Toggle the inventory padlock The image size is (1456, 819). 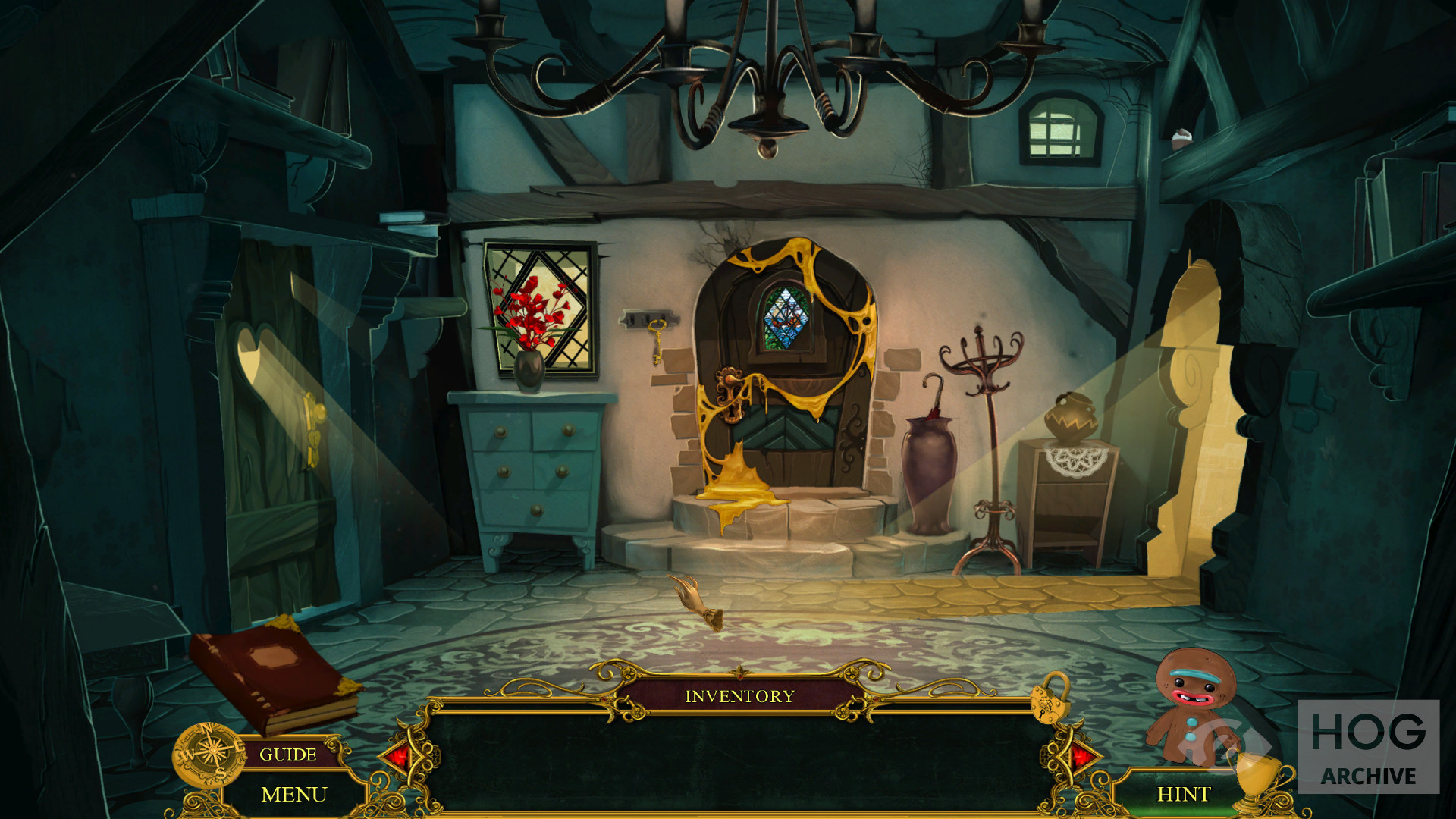(1051, 699)
